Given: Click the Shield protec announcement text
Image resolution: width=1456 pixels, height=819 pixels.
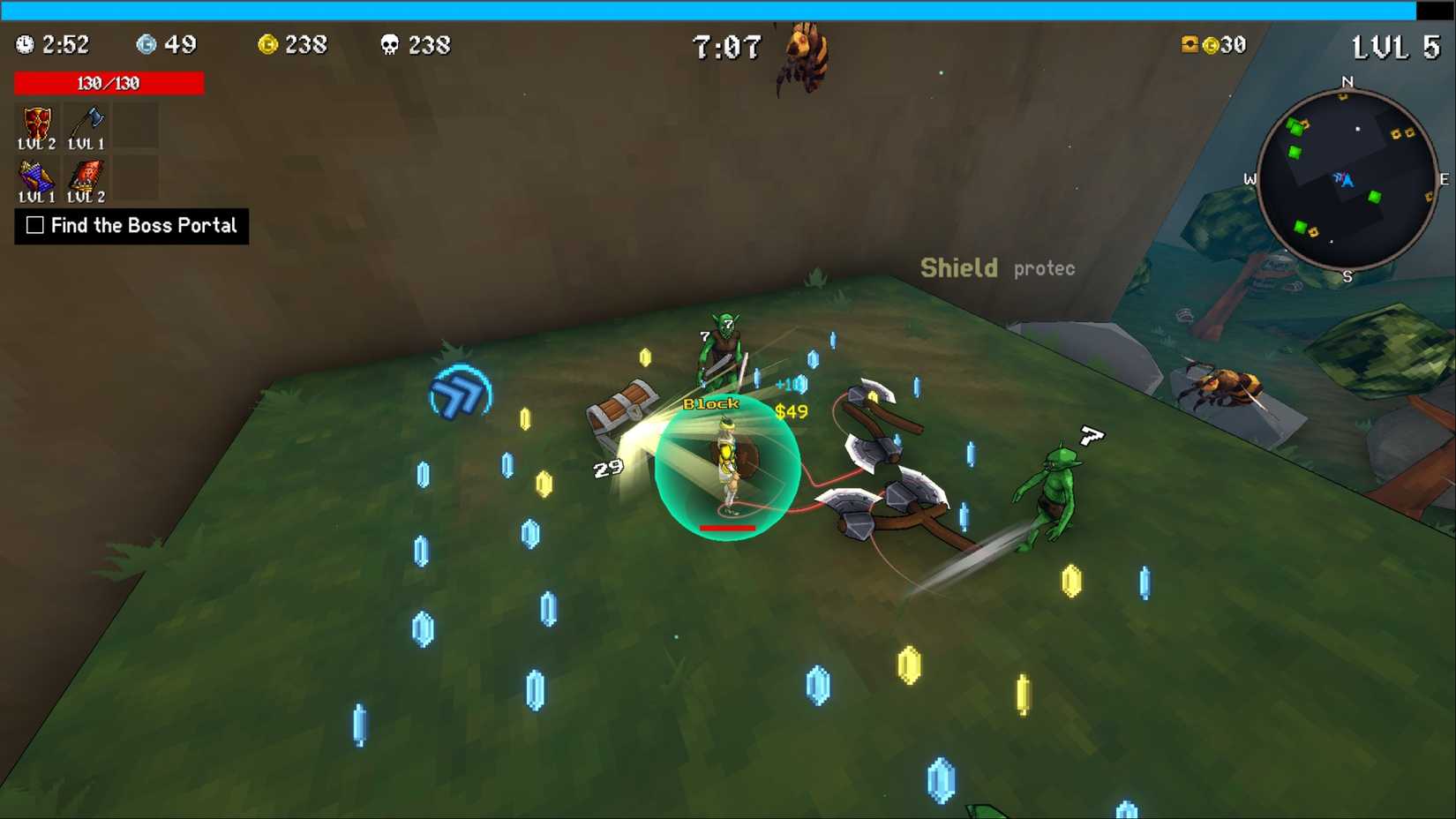Looking at the screenshot, I should coord(997,267).
